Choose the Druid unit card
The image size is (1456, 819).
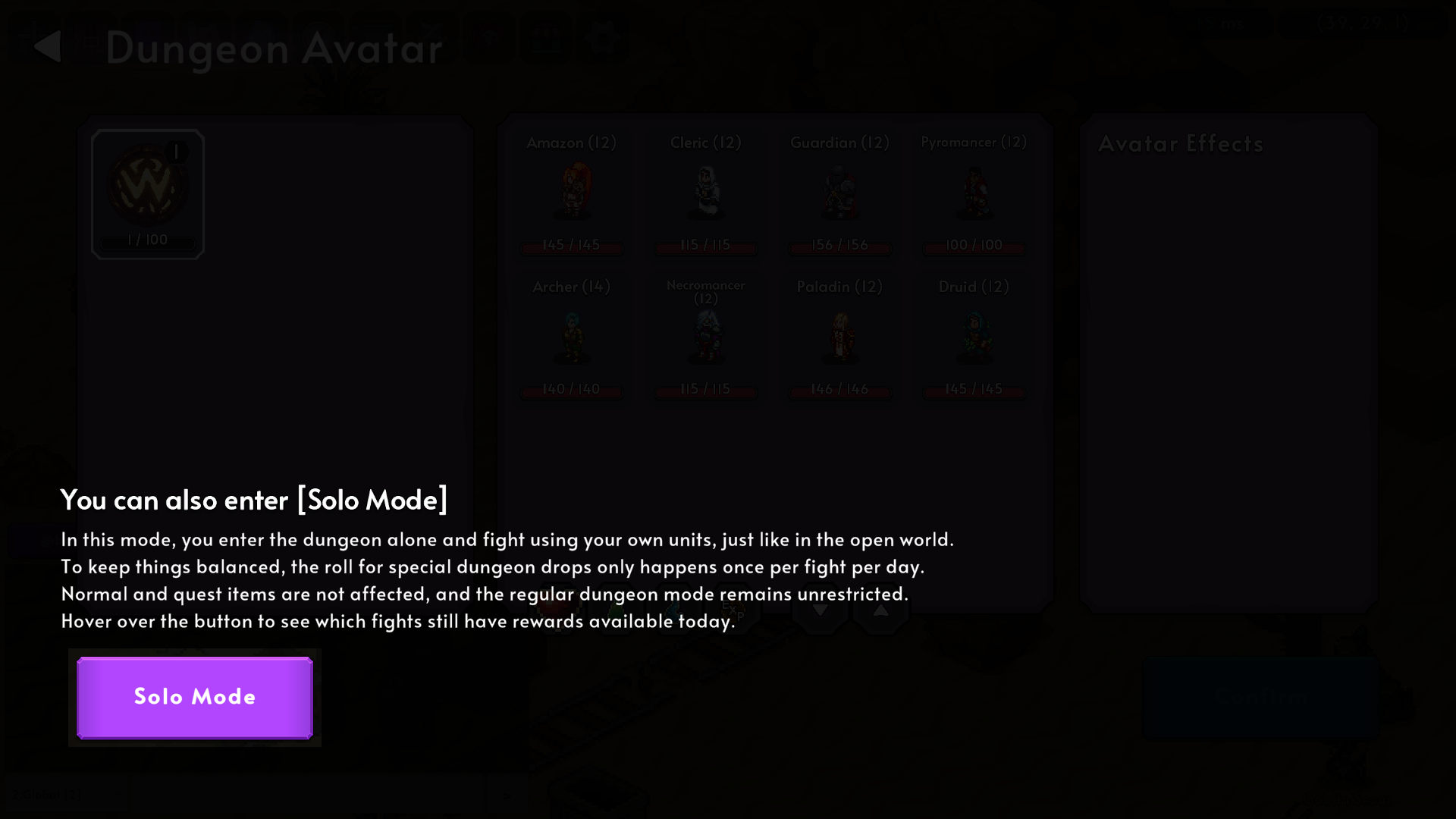pos(974,337)
